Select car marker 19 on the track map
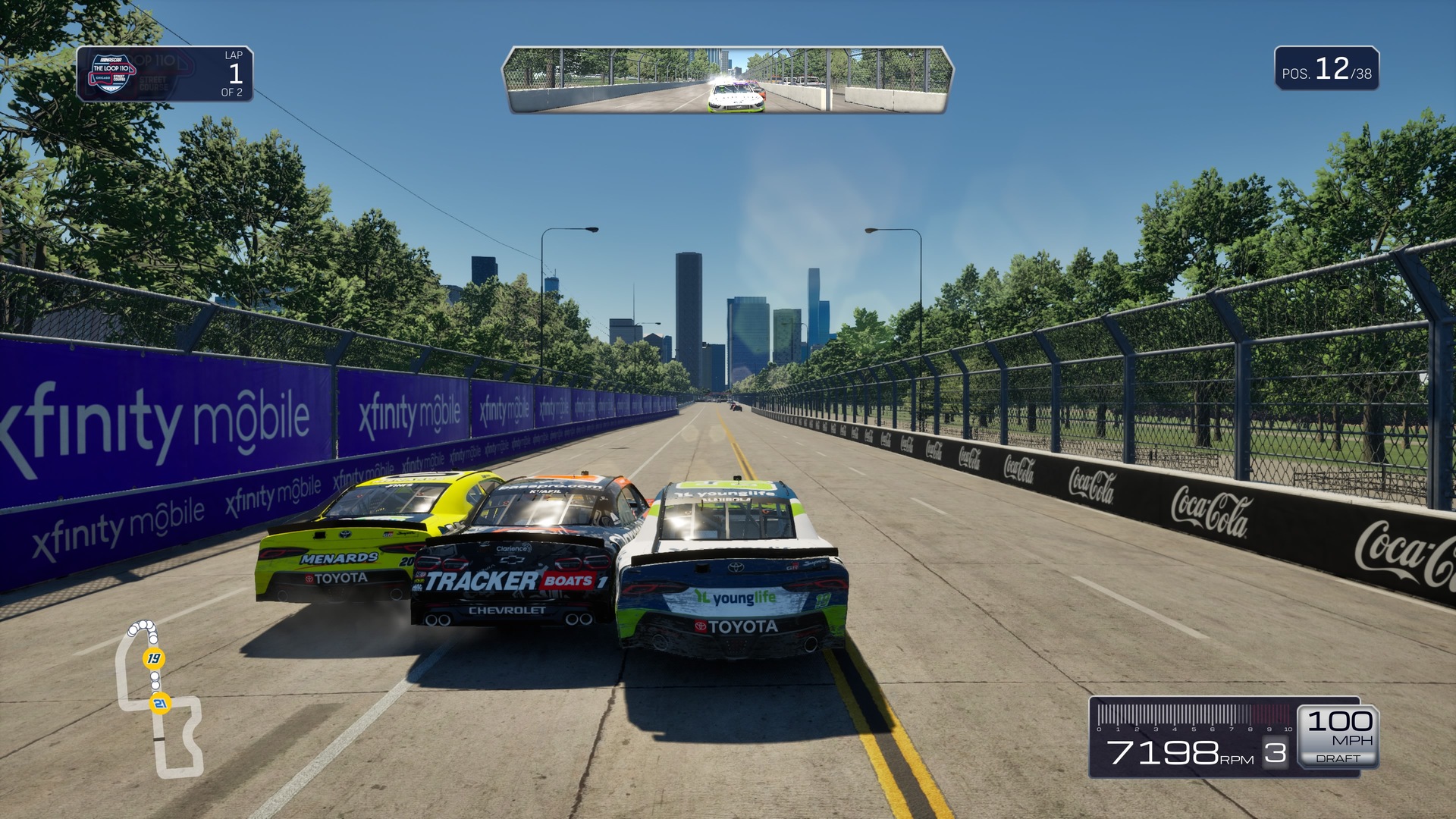The height and width of the screenshot is (819, 1456). point(154,658)
